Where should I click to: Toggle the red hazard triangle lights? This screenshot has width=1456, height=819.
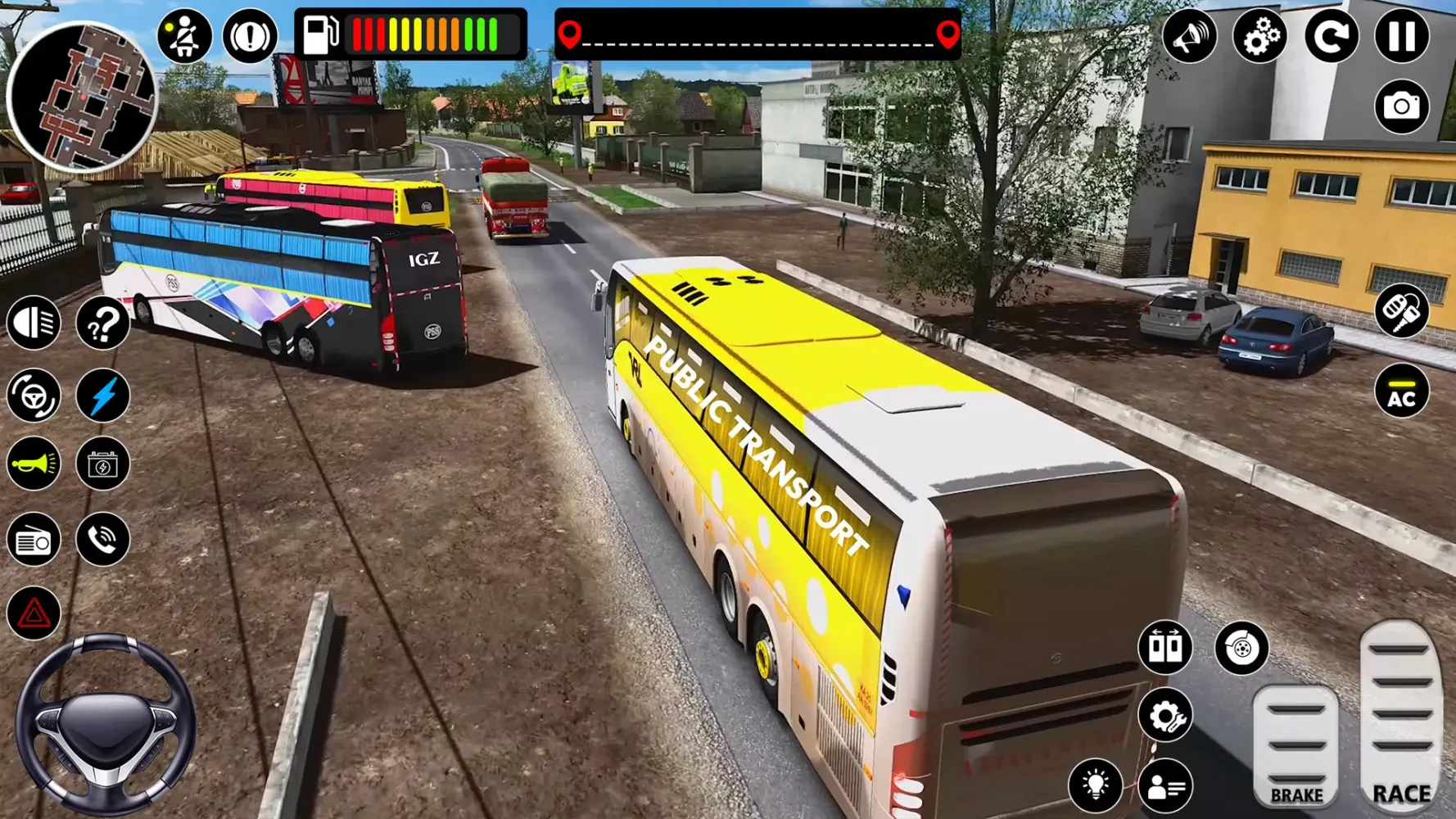[x=34, y=613]
